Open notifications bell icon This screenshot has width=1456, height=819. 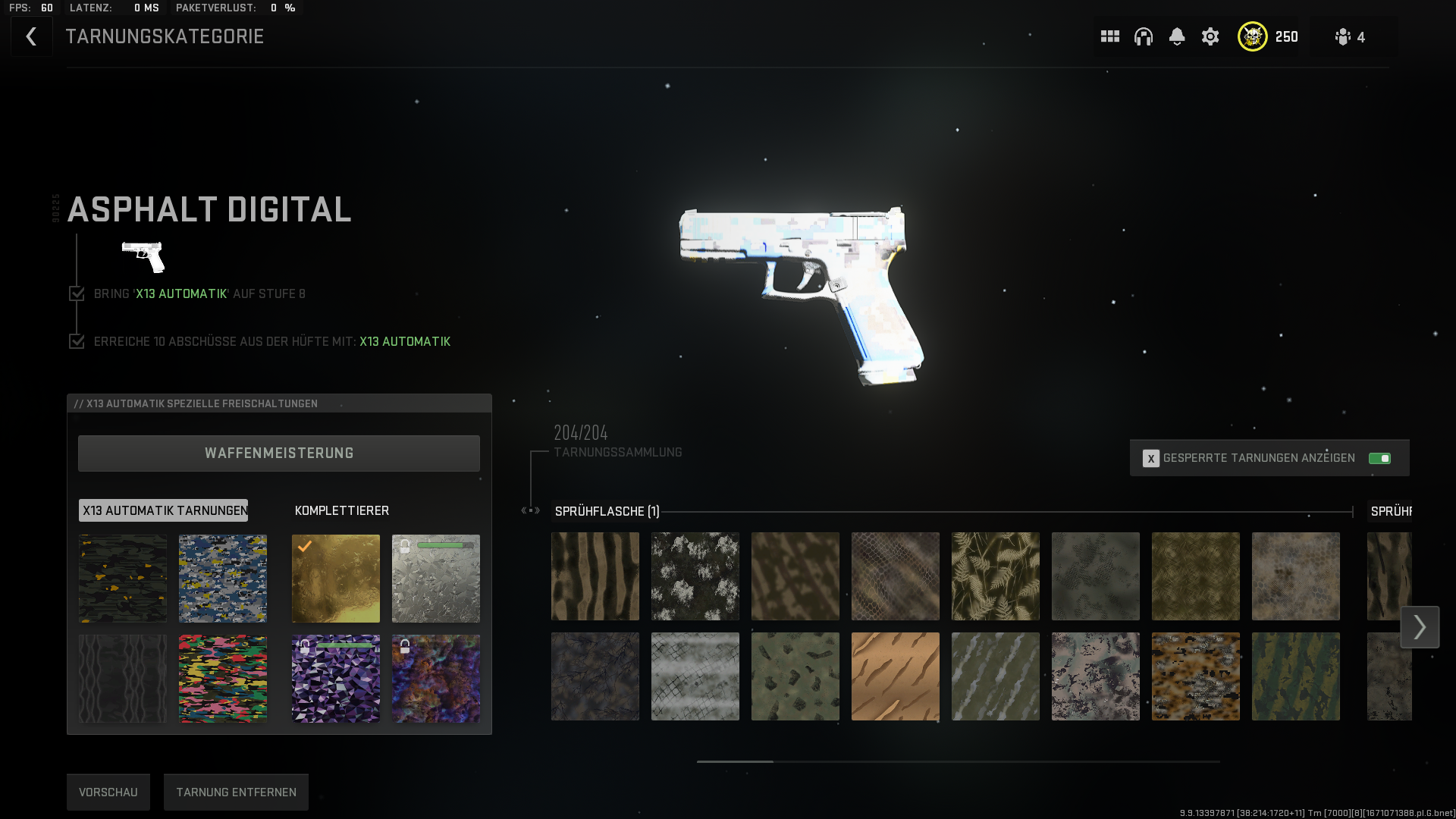[x=1177, y=36]
